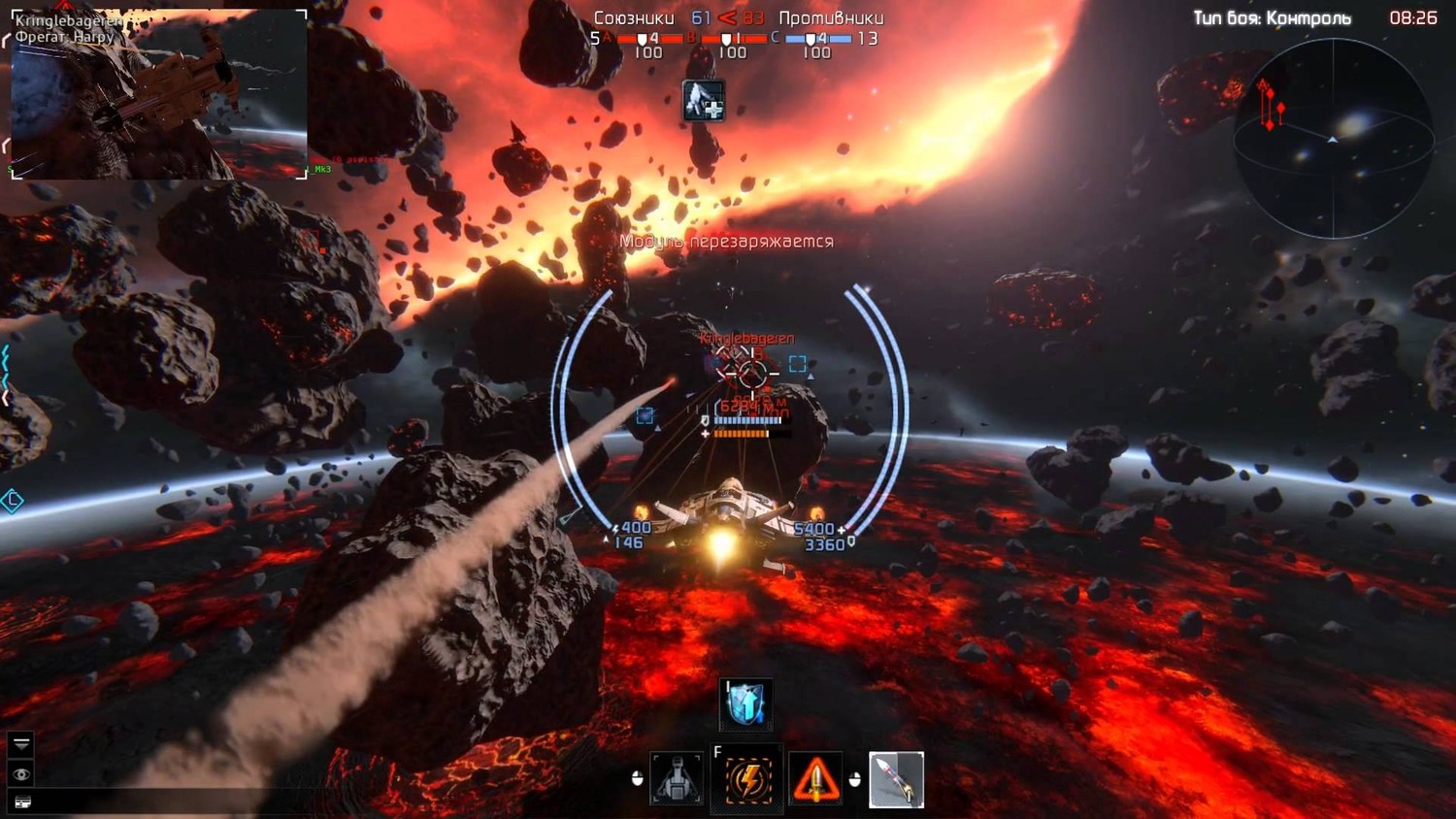
Task: Click the circular radar minimap
Action: coord(1333,138)
